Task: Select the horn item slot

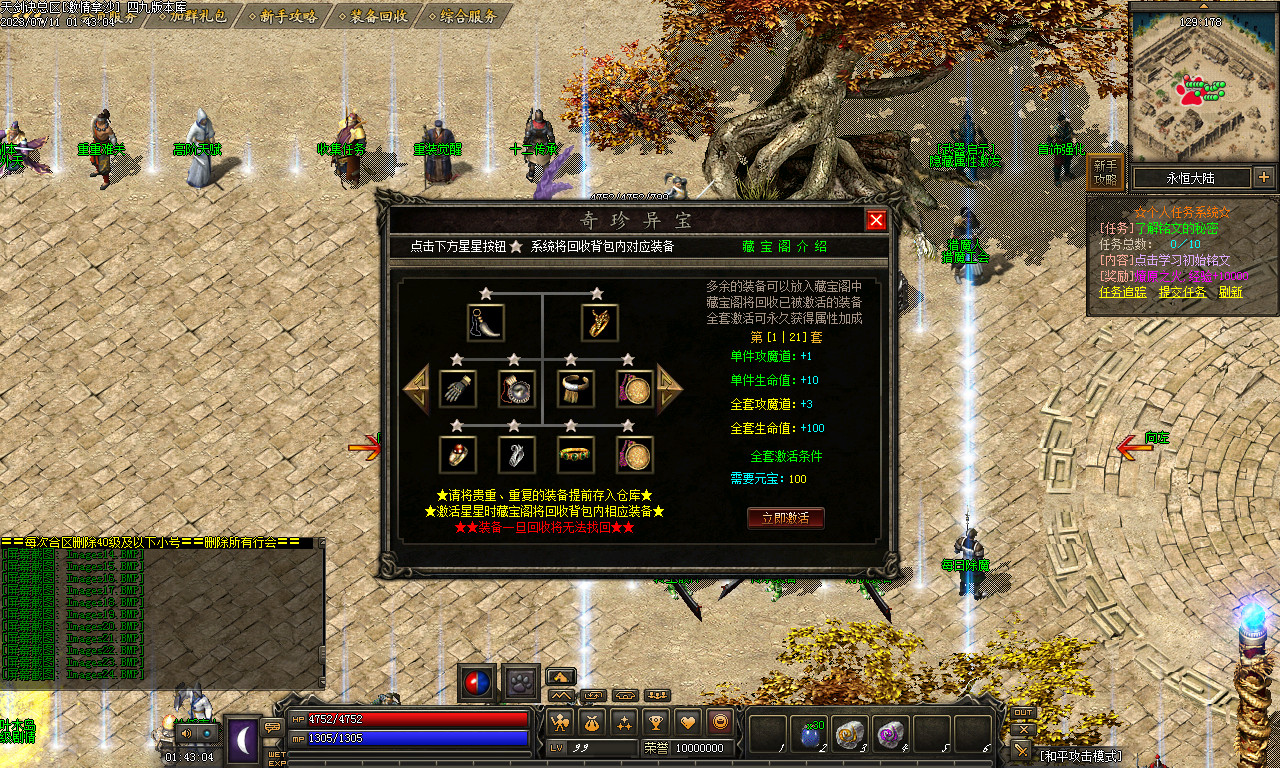Action: coord(485,323)
